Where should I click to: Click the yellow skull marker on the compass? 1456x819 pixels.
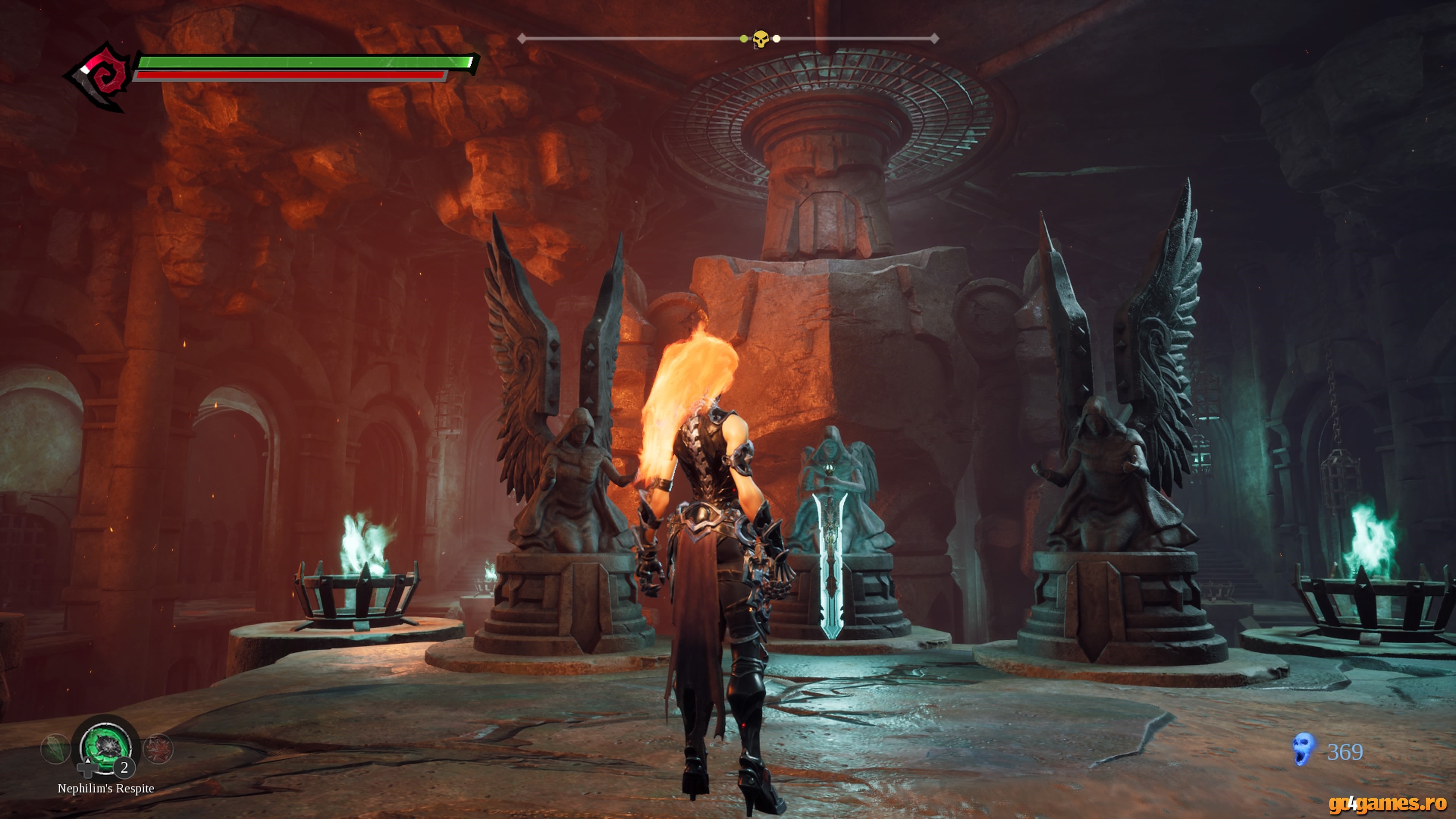tap(761, 39)
